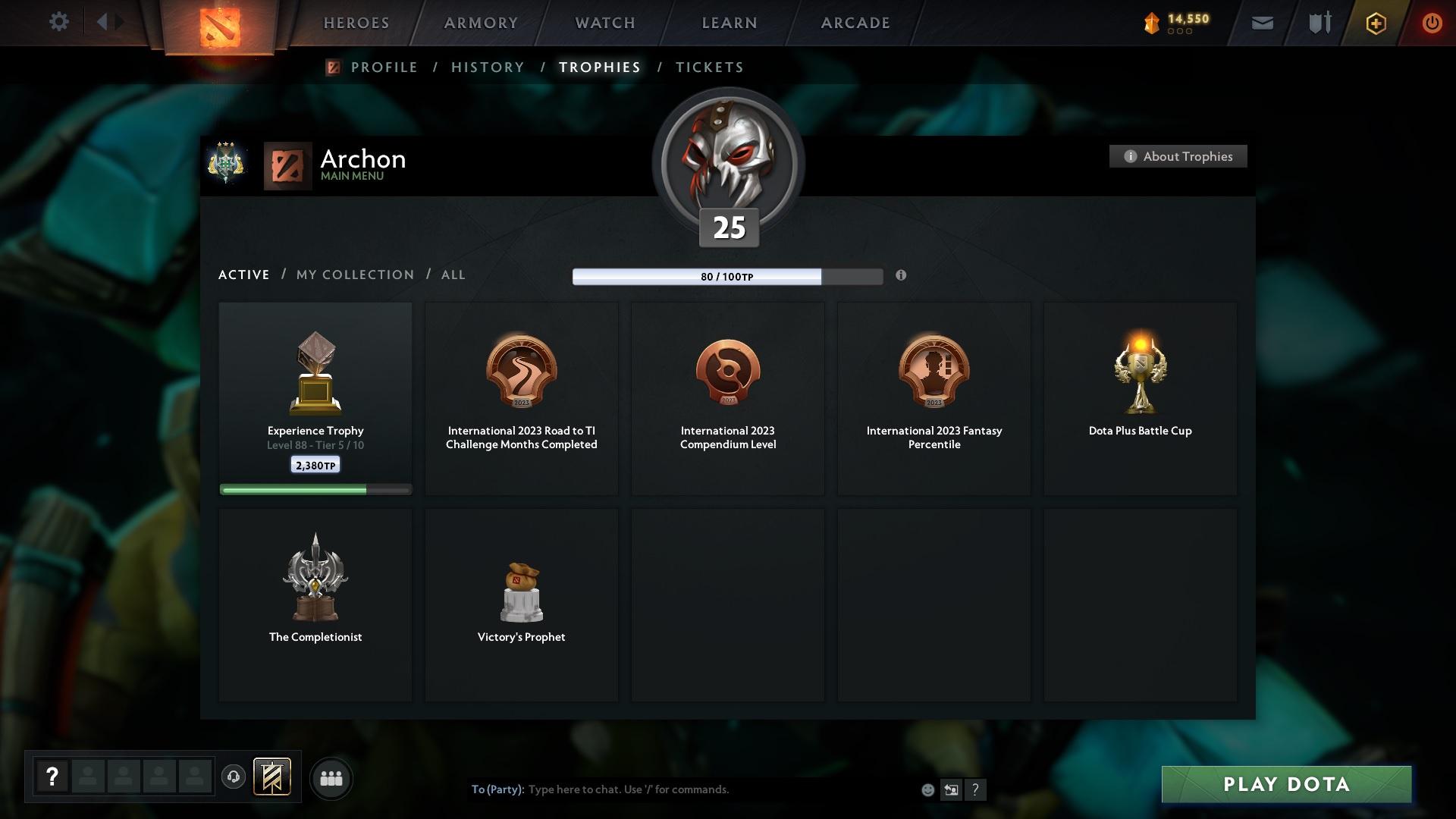The image size is (1456, 819).
Task: Open the Dota Plus hexagon icon
Action: pos(1375,23)
